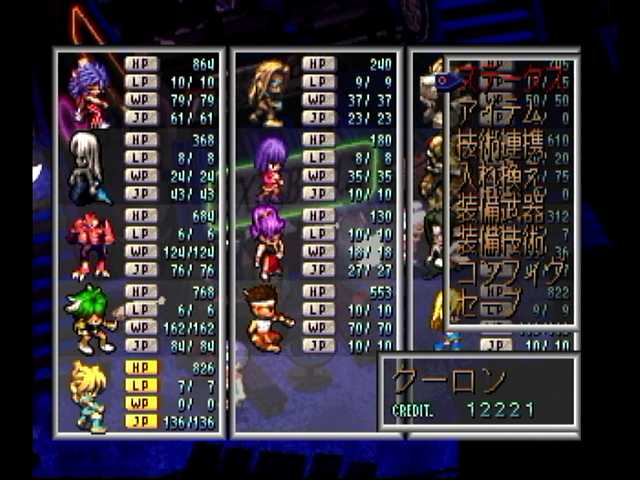This screenshot has width=640, height=480.
Task: Select the purple spiky-haired character in red
Action: [x=90, y=92]
